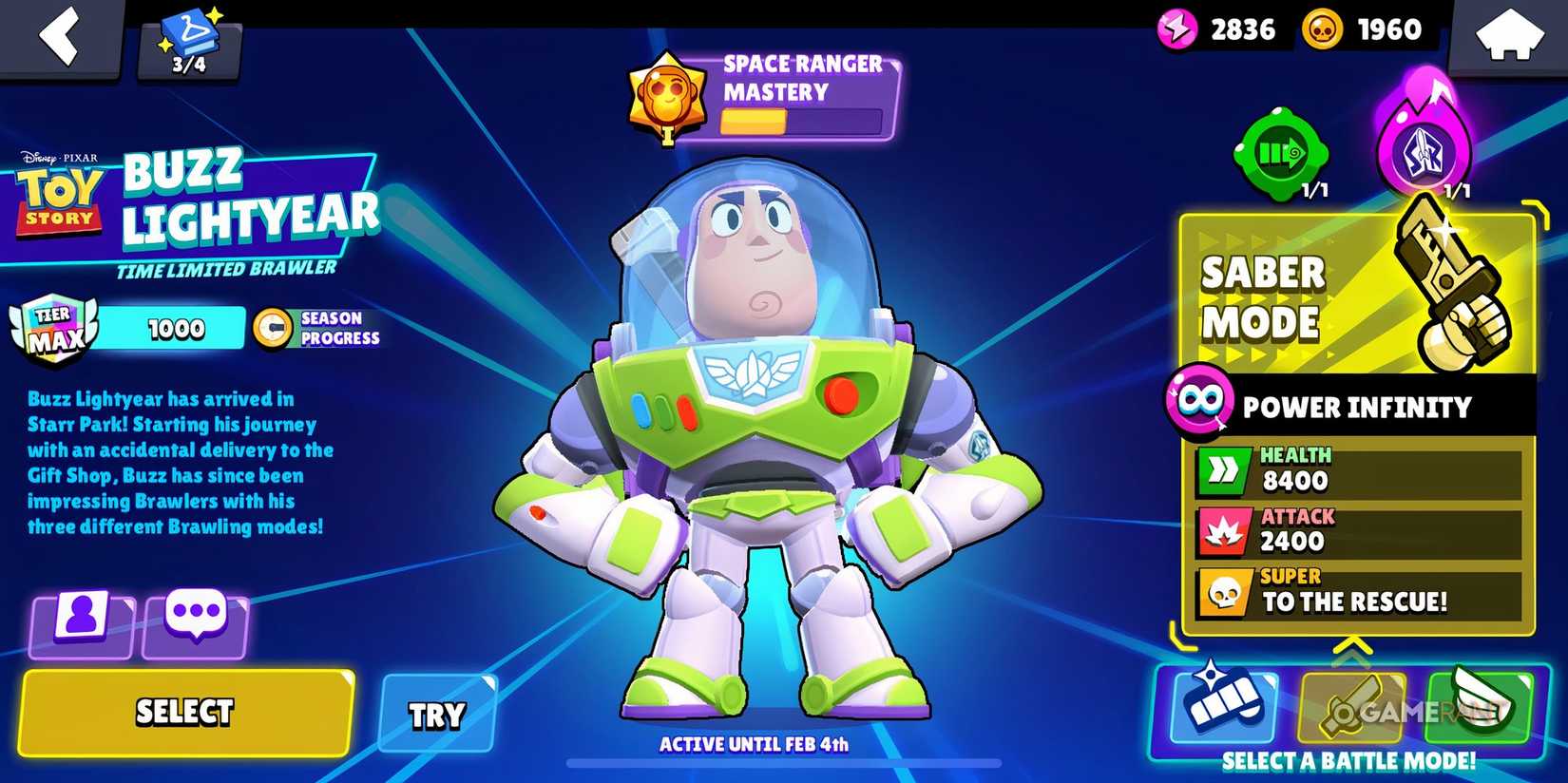Select the player portrait icon

click(x=81, y=618)
